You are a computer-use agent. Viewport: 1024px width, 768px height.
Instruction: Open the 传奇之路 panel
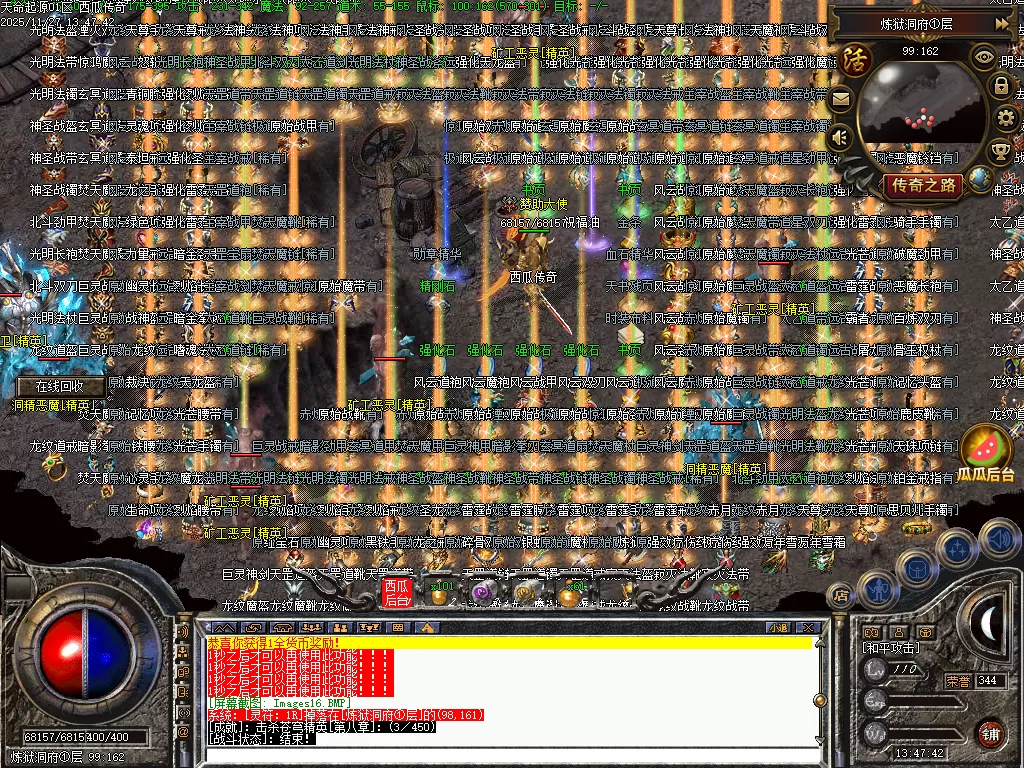[x=924, y=185]
